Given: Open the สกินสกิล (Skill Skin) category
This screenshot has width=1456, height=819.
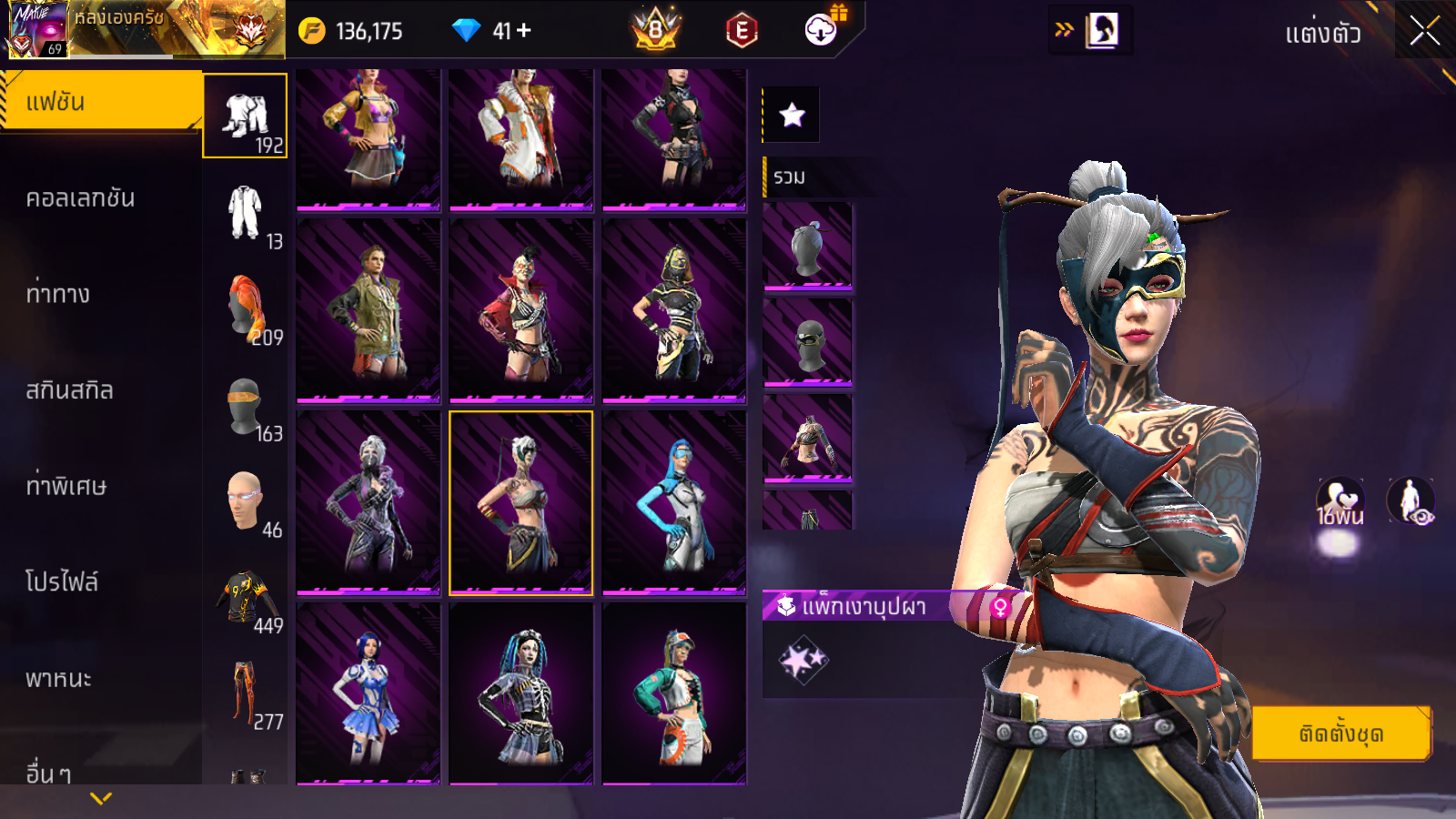Looking at the screenshot, I should (70, 390).
